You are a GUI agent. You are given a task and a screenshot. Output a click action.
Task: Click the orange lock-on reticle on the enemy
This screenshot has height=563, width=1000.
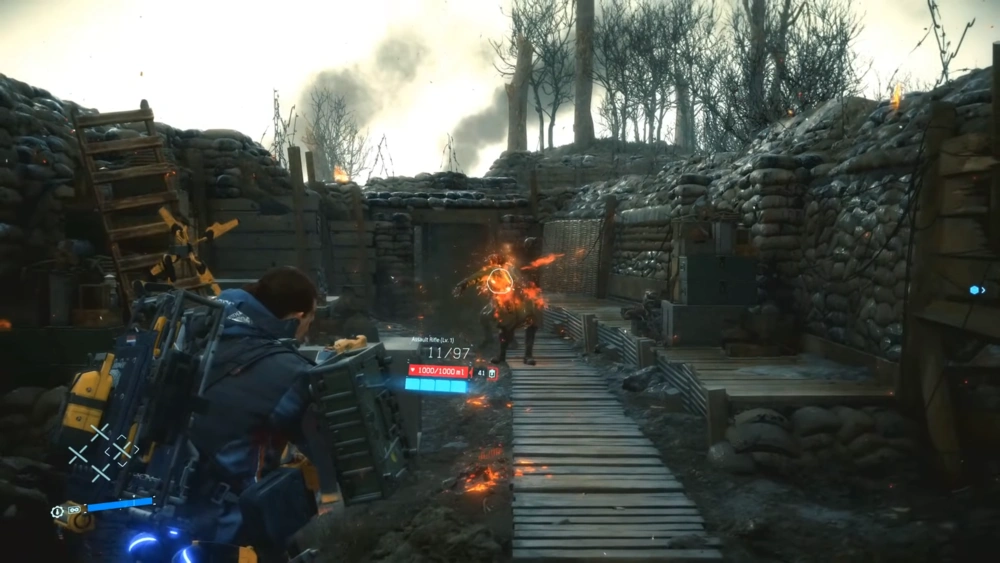(497, 281)
